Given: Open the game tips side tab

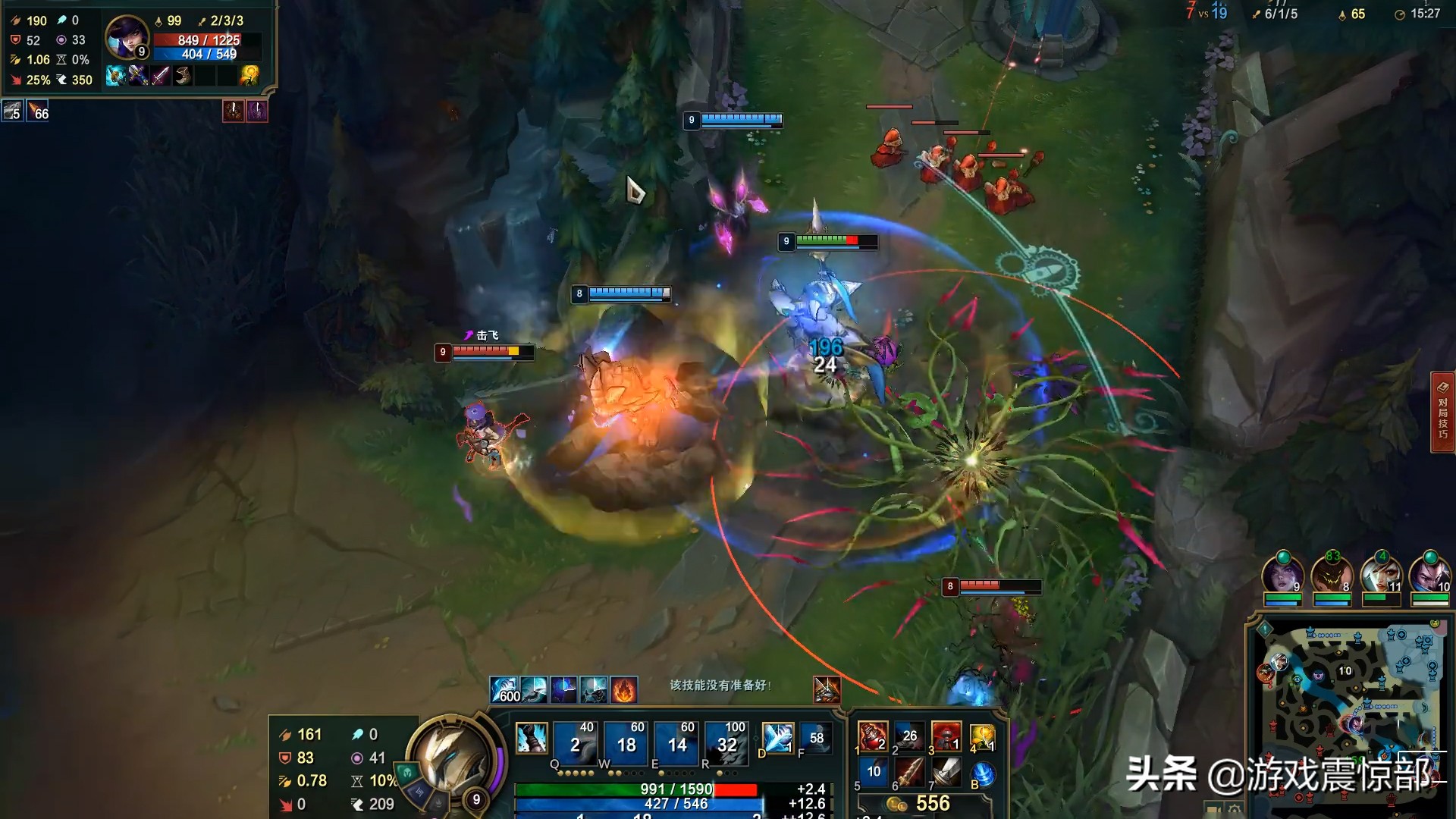Looking at the screenshot, I should click(1442, 412).
